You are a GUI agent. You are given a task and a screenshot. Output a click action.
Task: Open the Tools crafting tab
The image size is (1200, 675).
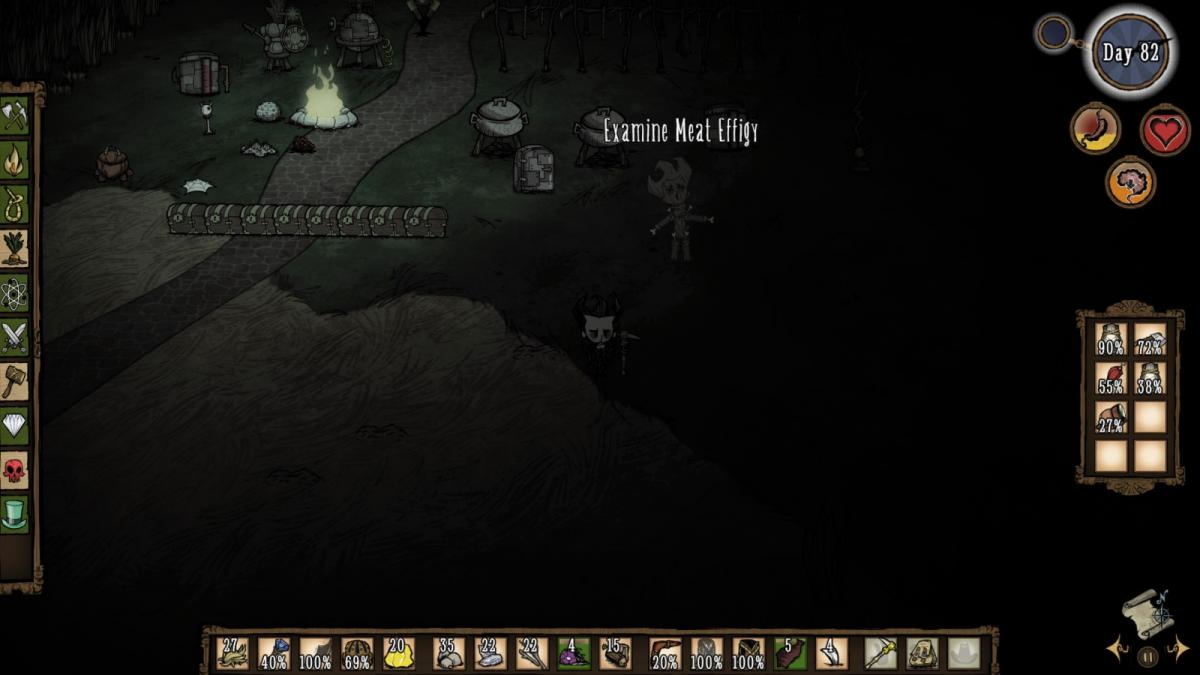pos(14,114)
